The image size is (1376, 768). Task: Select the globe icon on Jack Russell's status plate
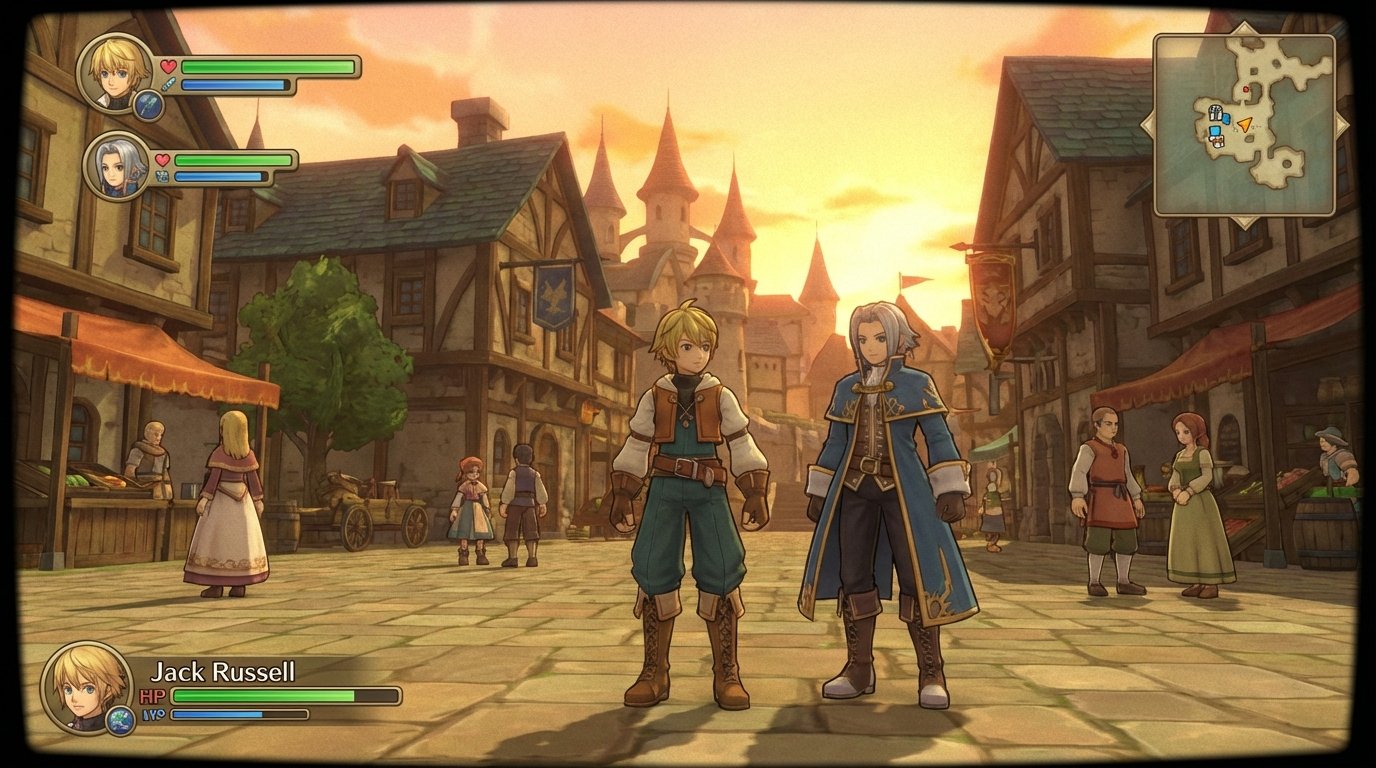tap(119, 719)
